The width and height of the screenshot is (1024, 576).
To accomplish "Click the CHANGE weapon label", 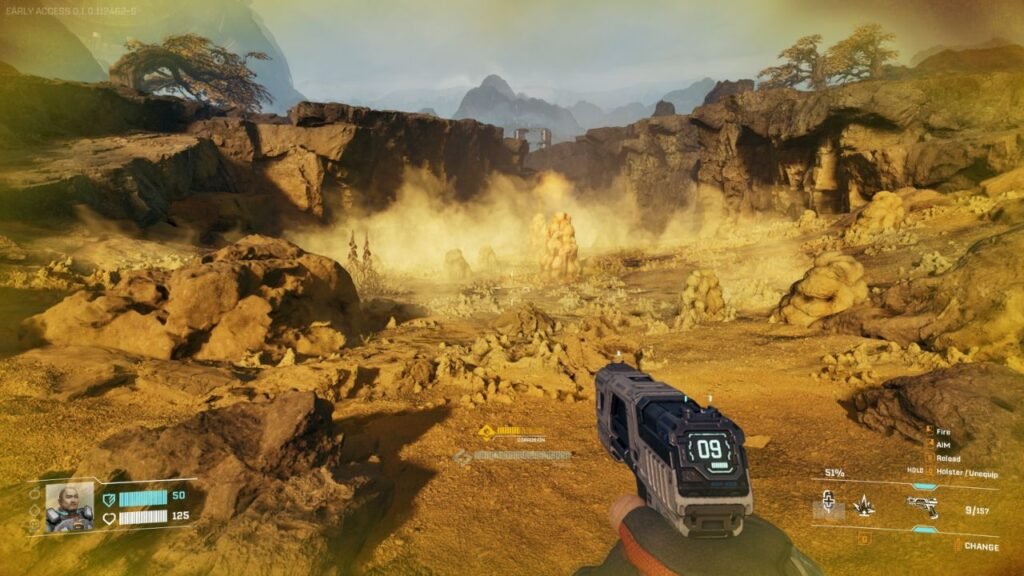I will tap(980, 546).
